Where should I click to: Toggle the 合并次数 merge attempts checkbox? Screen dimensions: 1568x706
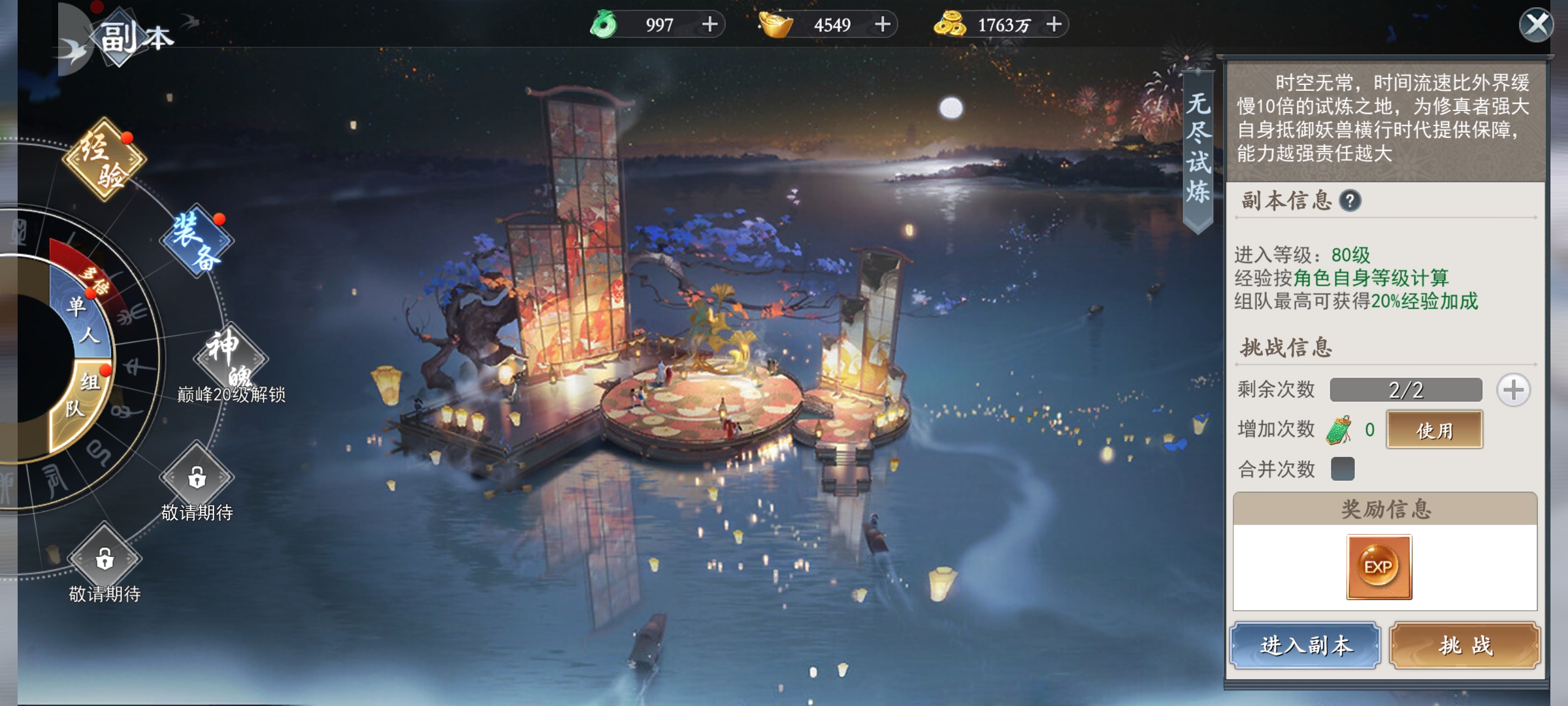click(x=1343, y=469)
